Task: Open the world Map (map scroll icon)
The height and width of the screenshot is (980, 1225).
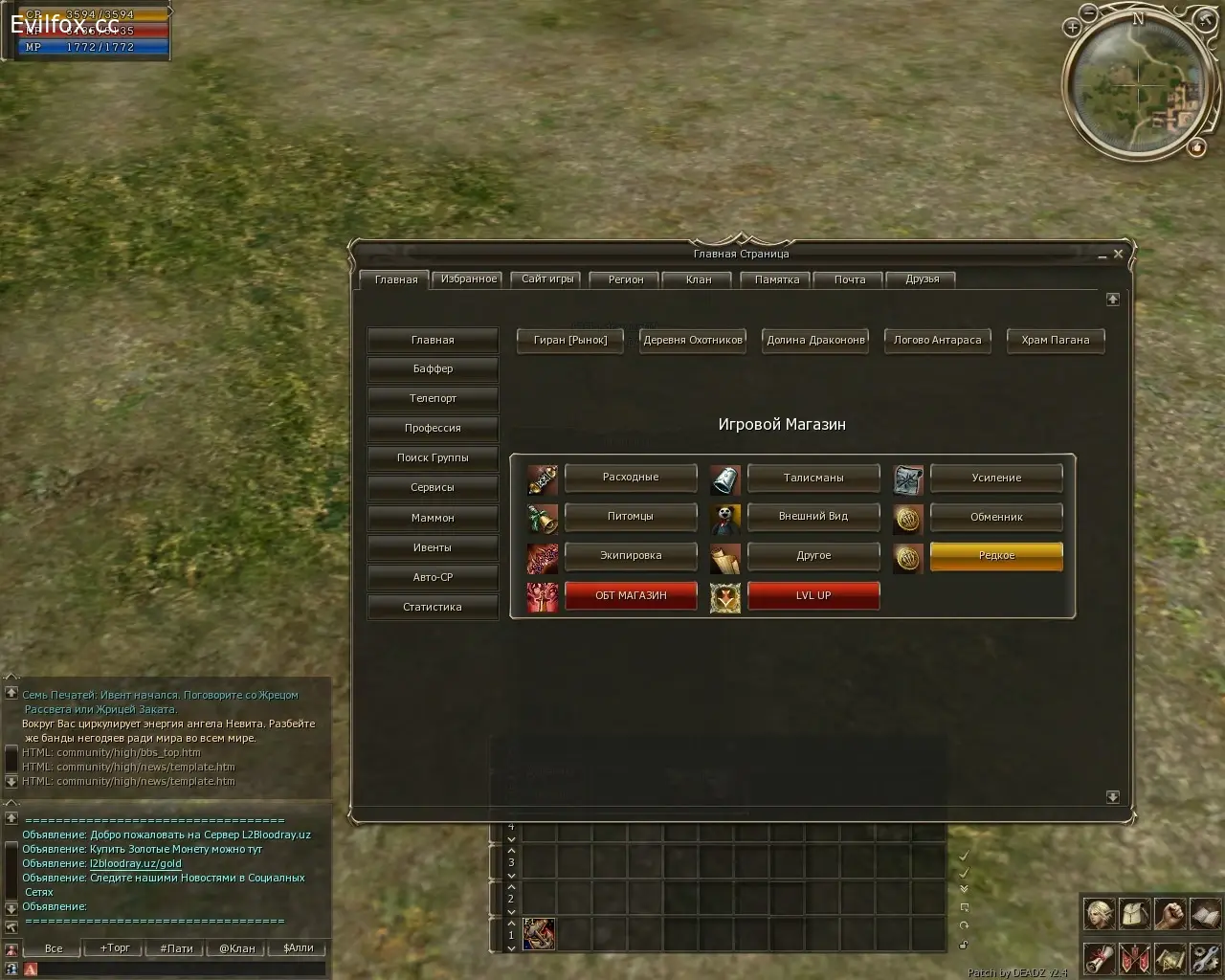Action: coord(1169,958)
